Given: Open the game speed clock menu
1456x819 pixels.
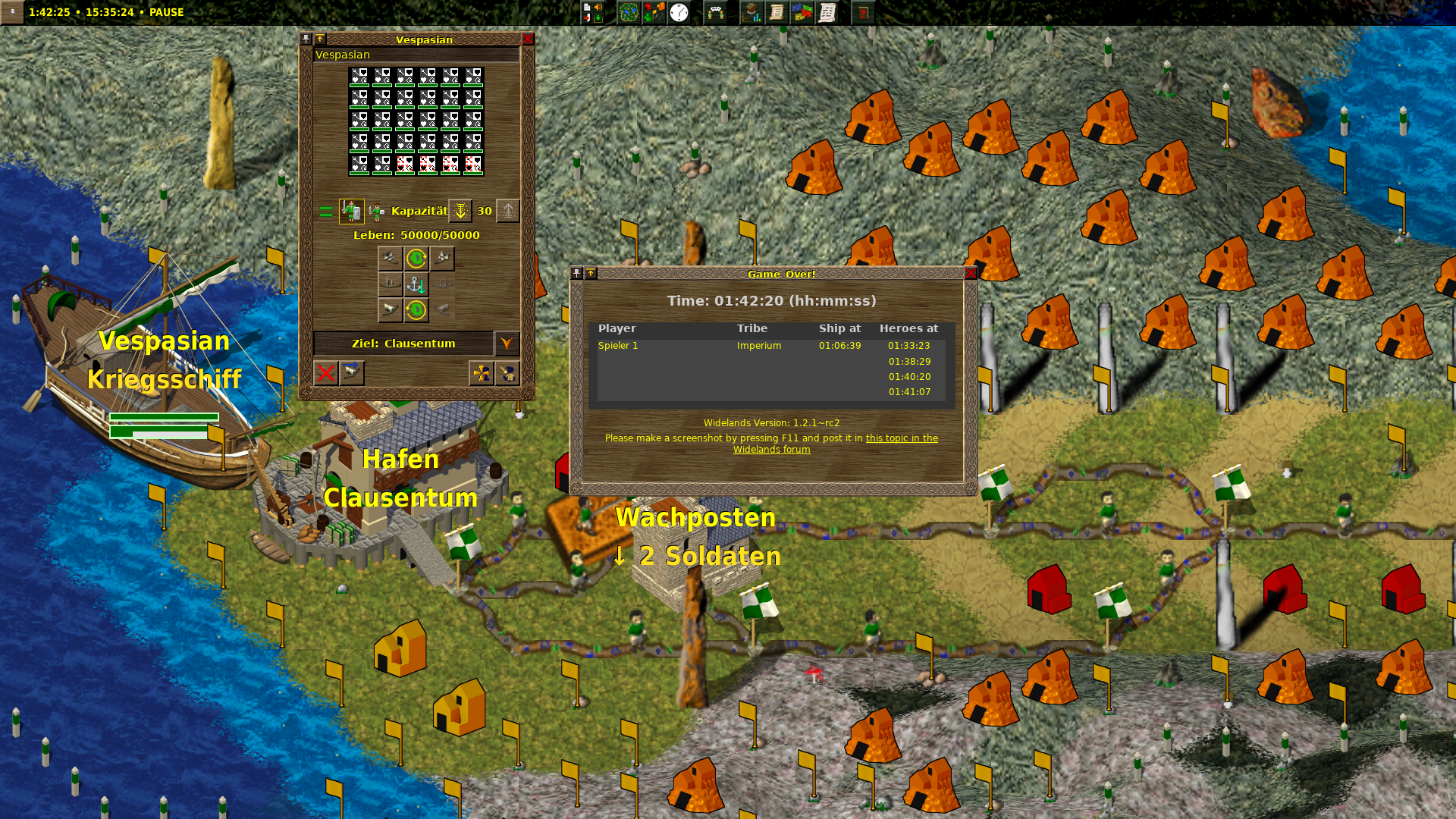Looking at the screenshot, I should (x=679, y=12).
